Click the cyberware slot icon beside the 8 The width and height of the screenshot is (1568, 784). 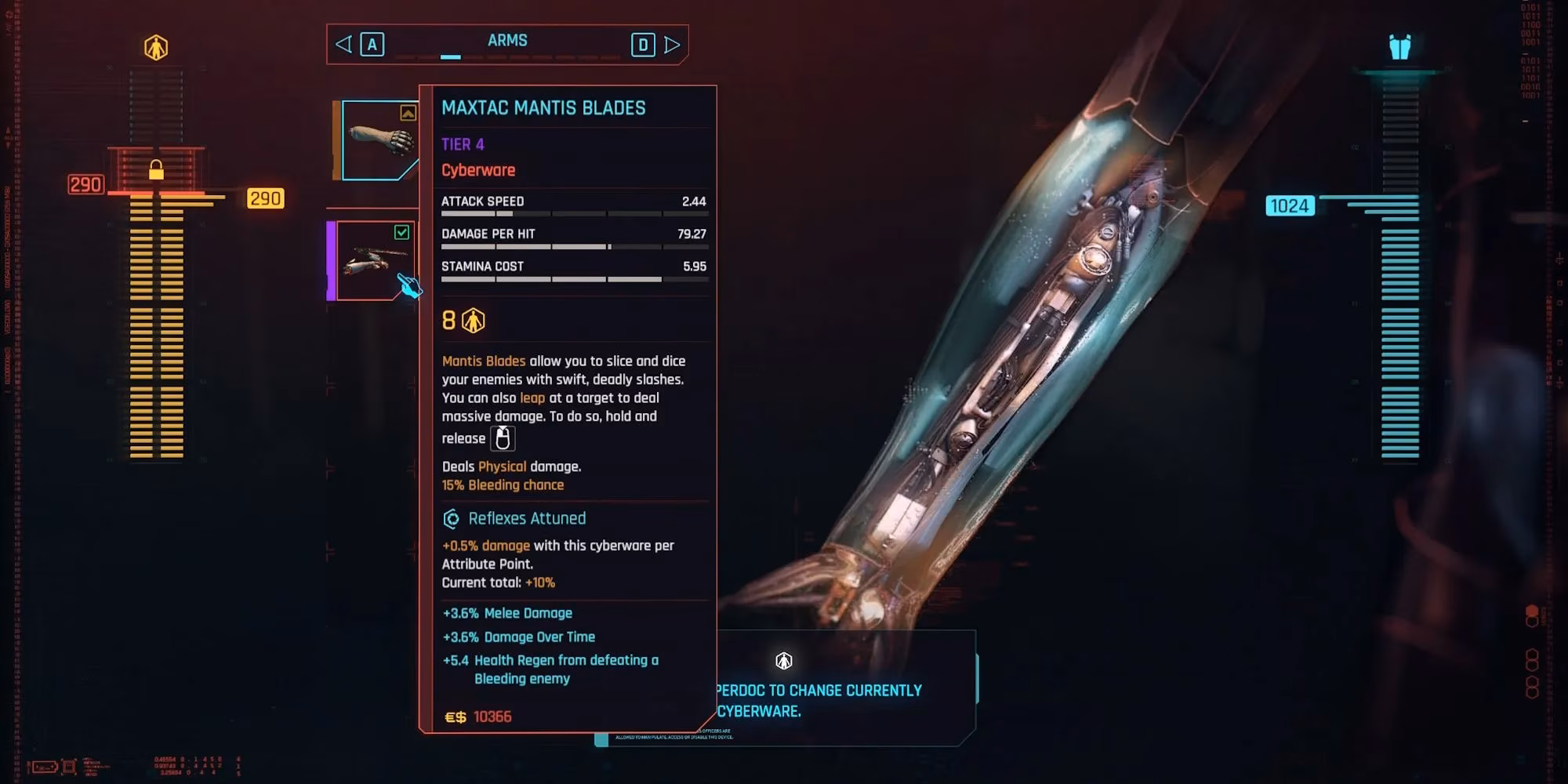(473, 319)
